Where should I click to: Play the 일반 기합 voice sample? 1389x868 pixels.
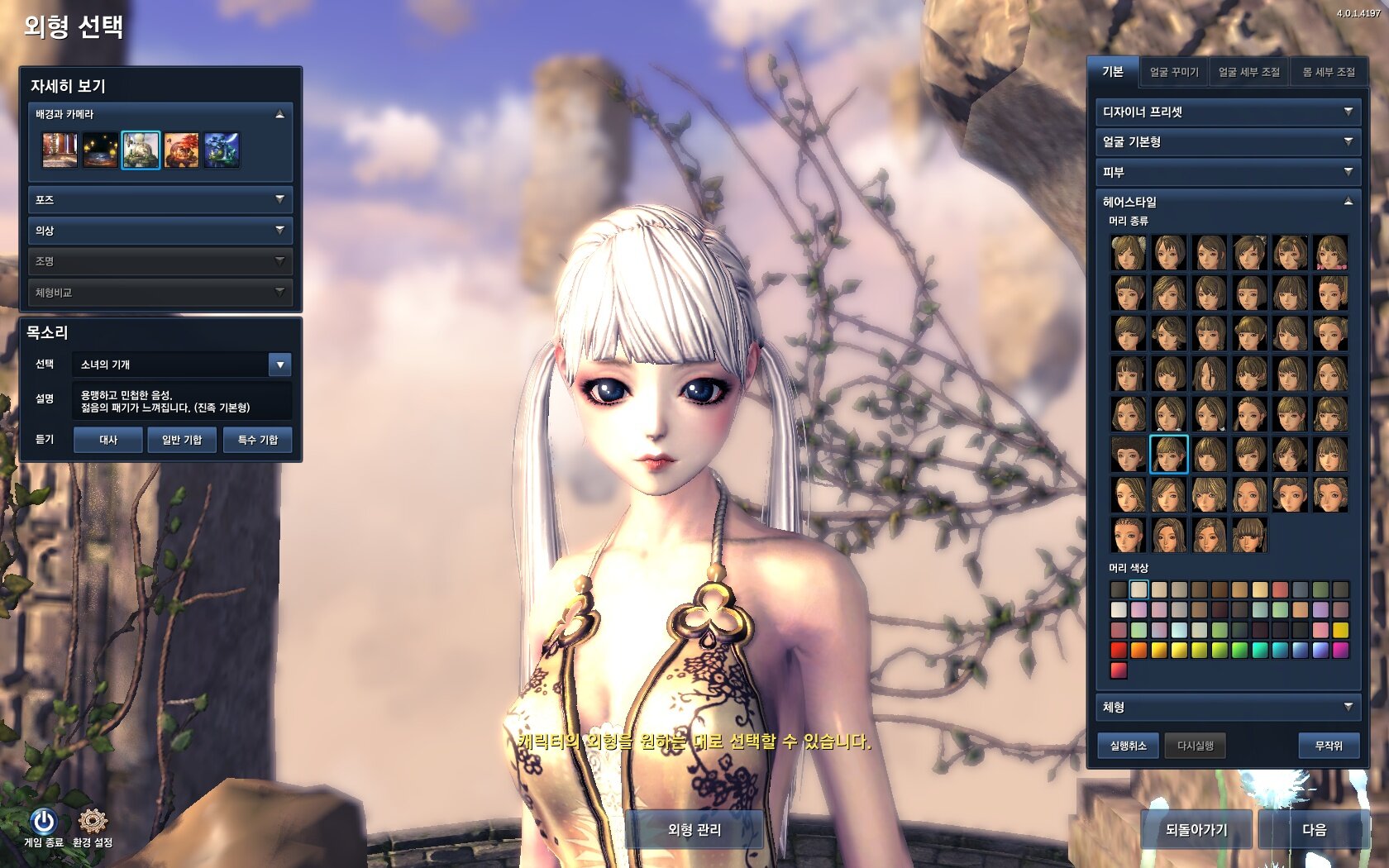(182, 440)
